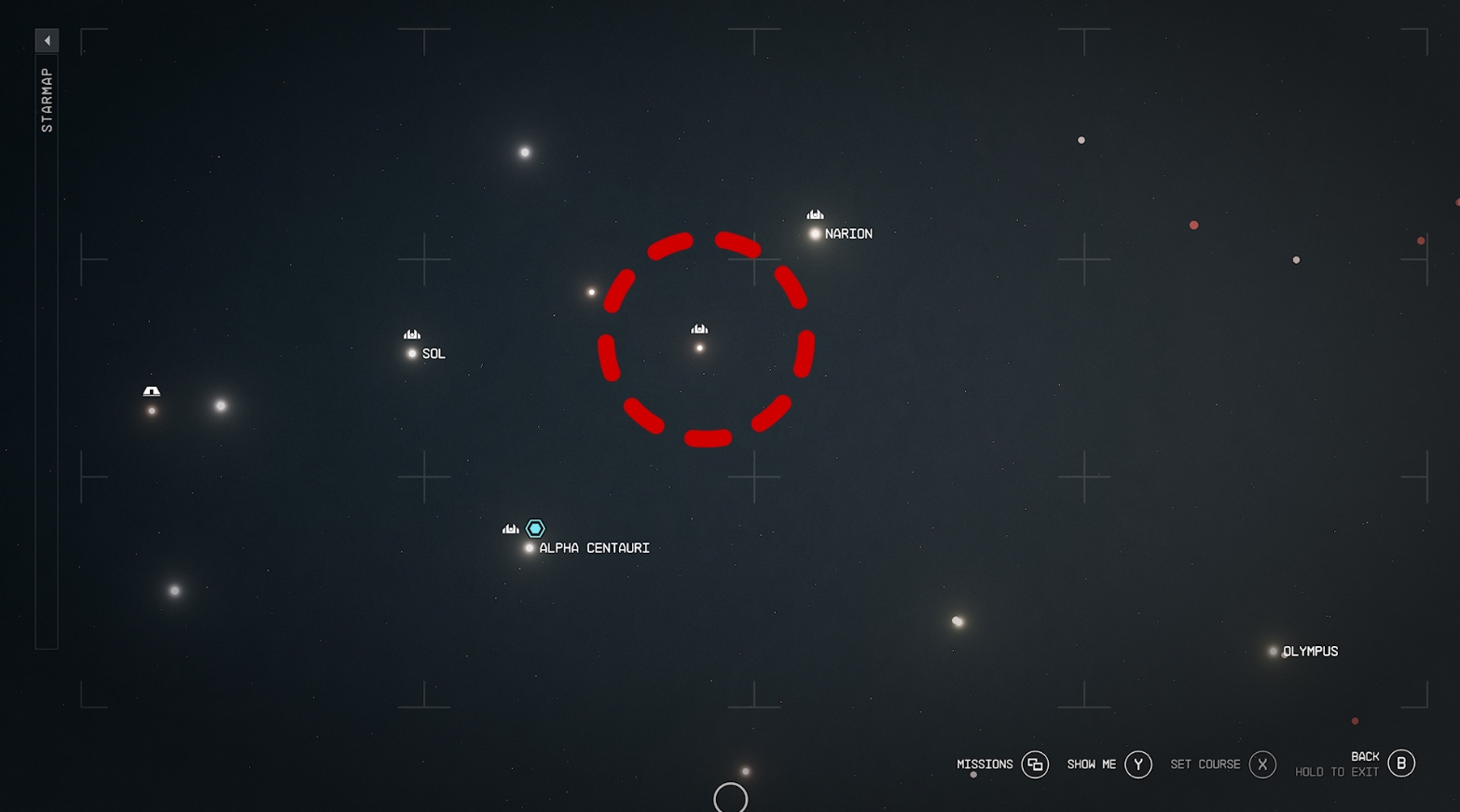
Task: Select the Narion star system
Action: click(815, 234)
